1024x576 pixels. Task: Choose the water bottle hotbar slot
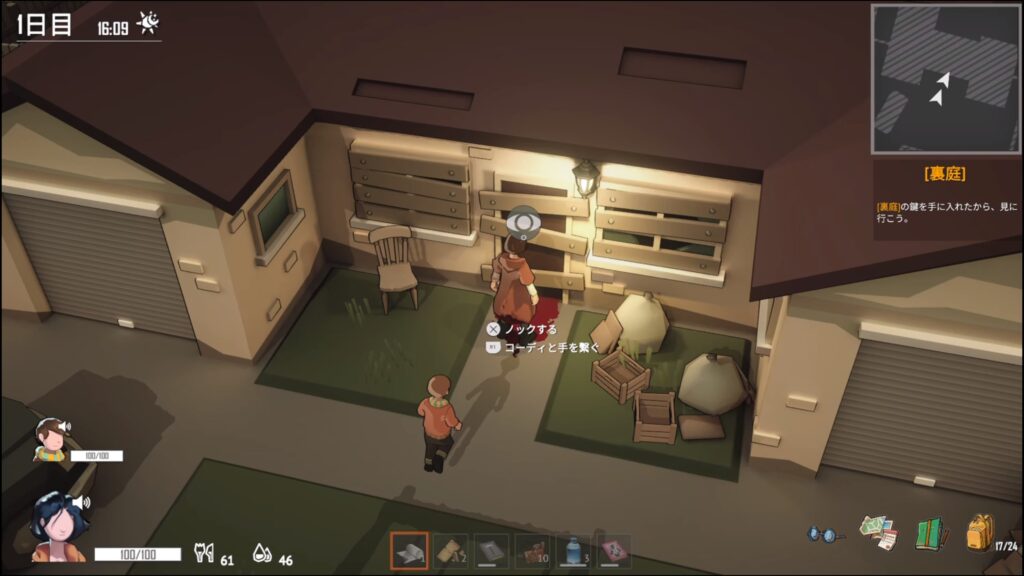coord(573,551)
